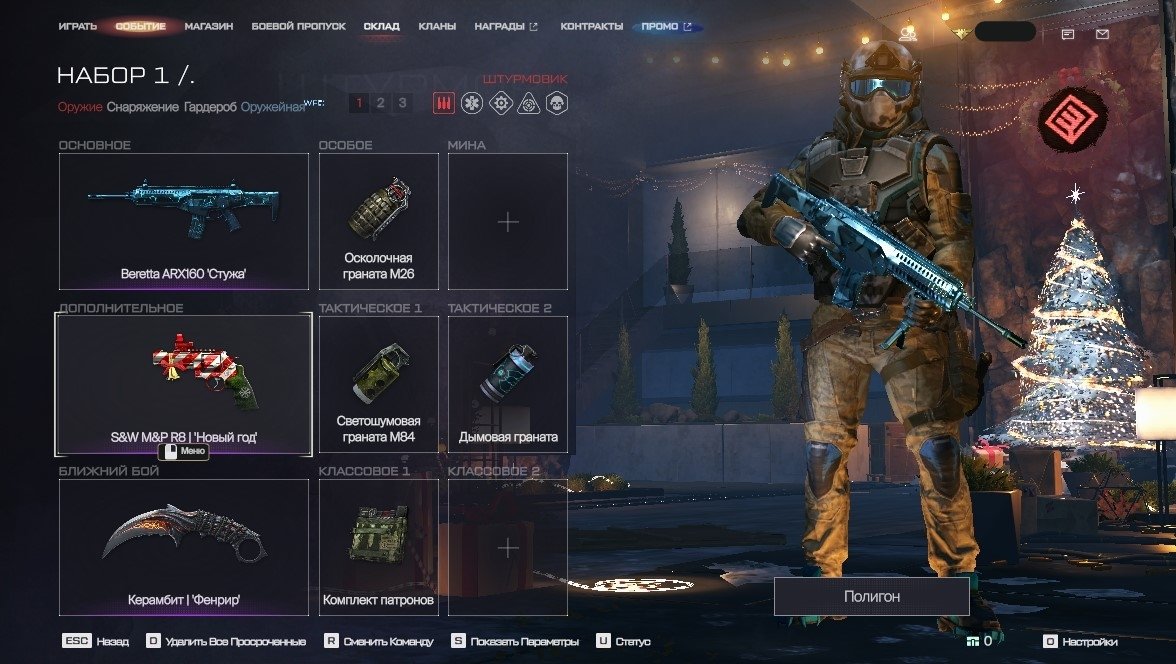This screenshot has width=1176, height=664.
Task: Open the Контракты section
Action: (x=591, y=26)
